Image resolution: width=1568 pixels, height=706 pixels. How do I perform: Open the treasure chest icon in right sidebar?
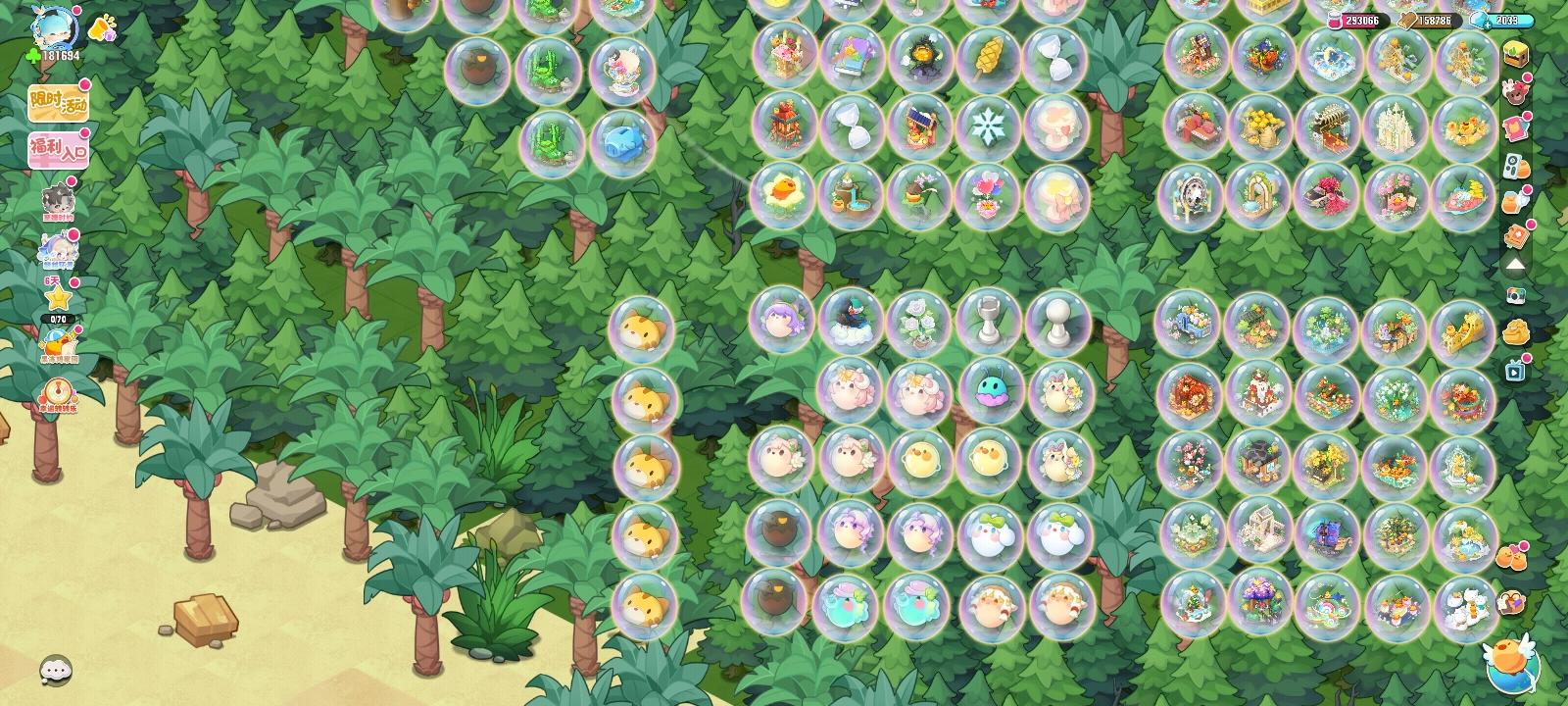tap(1514, 56)
